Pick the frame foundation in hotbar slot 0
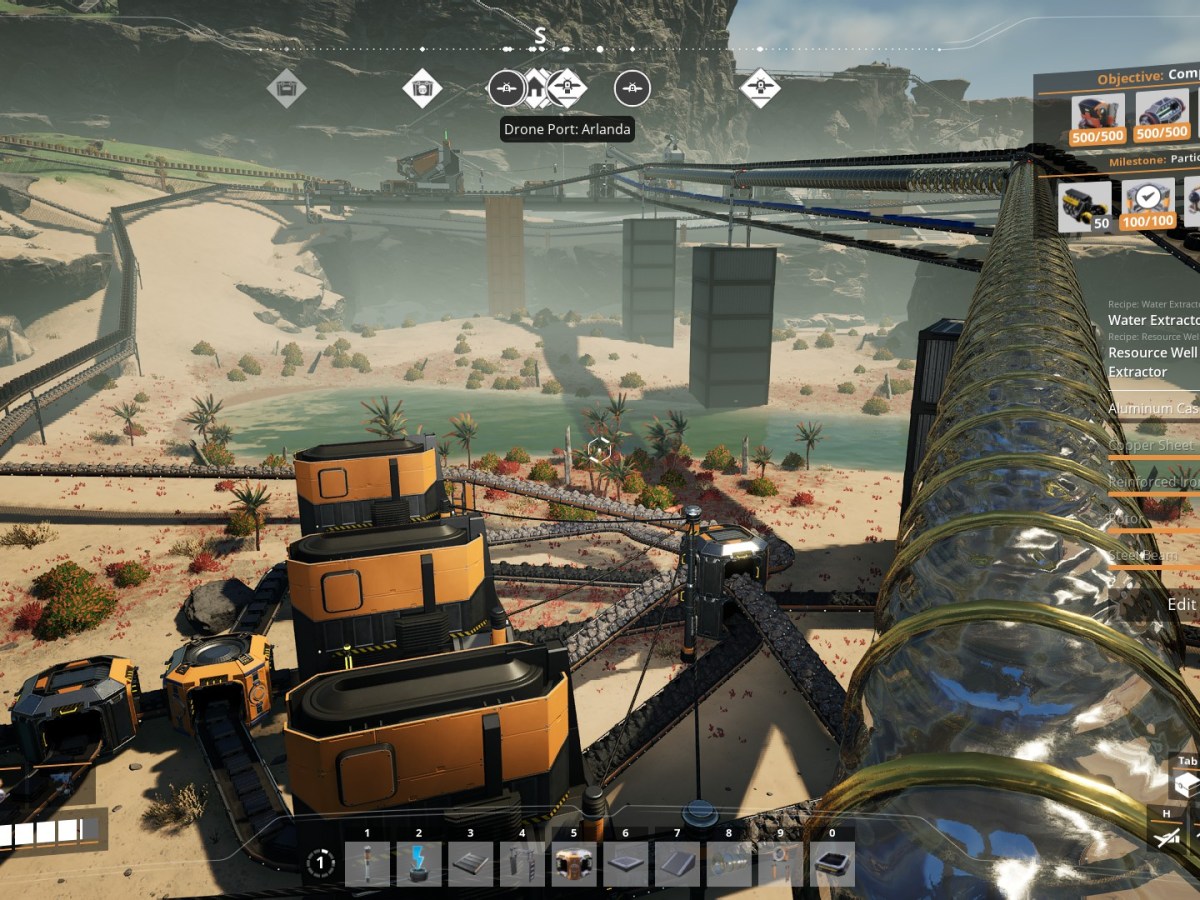The width and height of the screenshot is (1200, 900). click(x=833, y=864)
